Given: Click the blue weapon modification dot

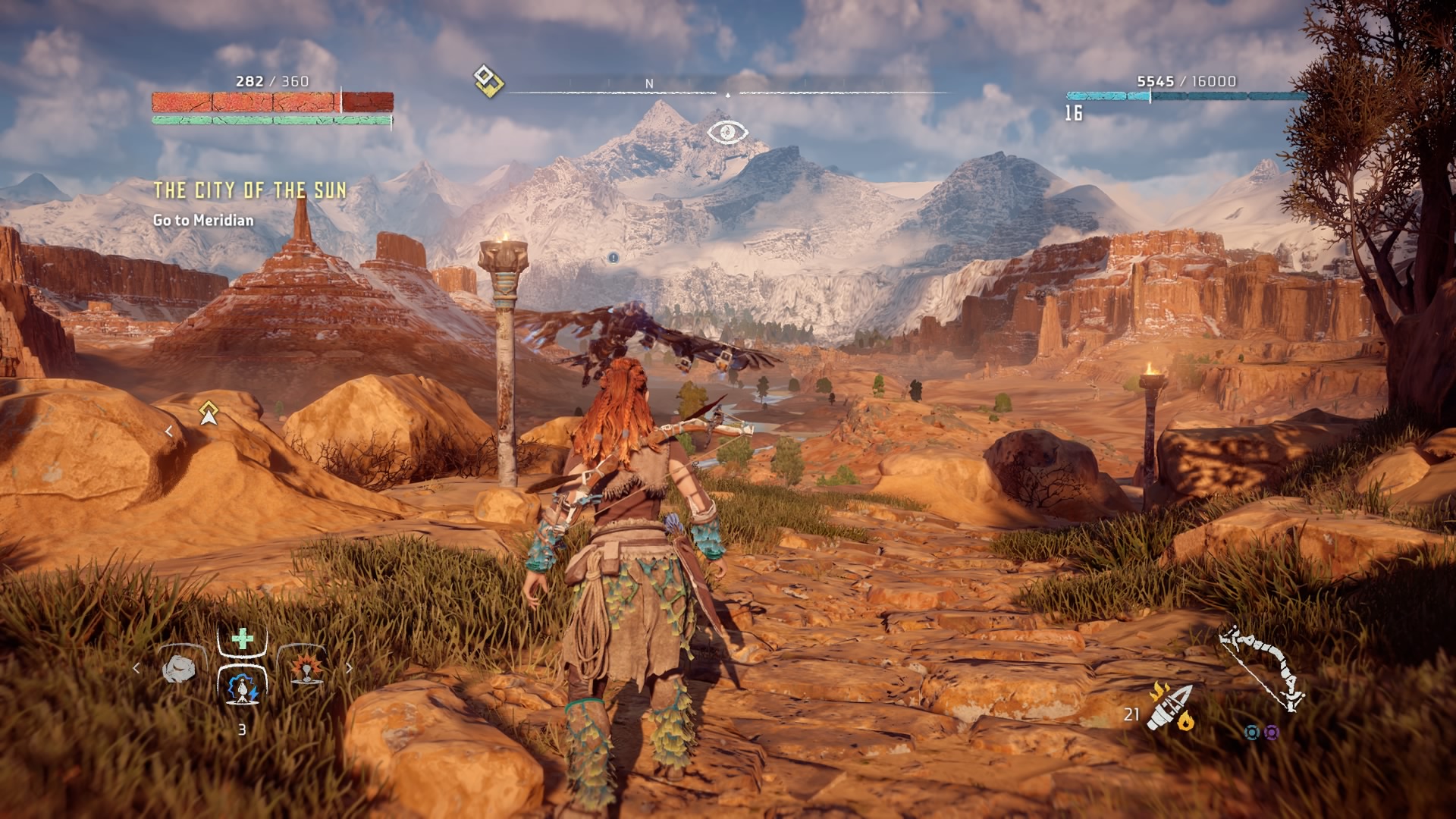Looking at the screenshot, I should coord(1252,733).
